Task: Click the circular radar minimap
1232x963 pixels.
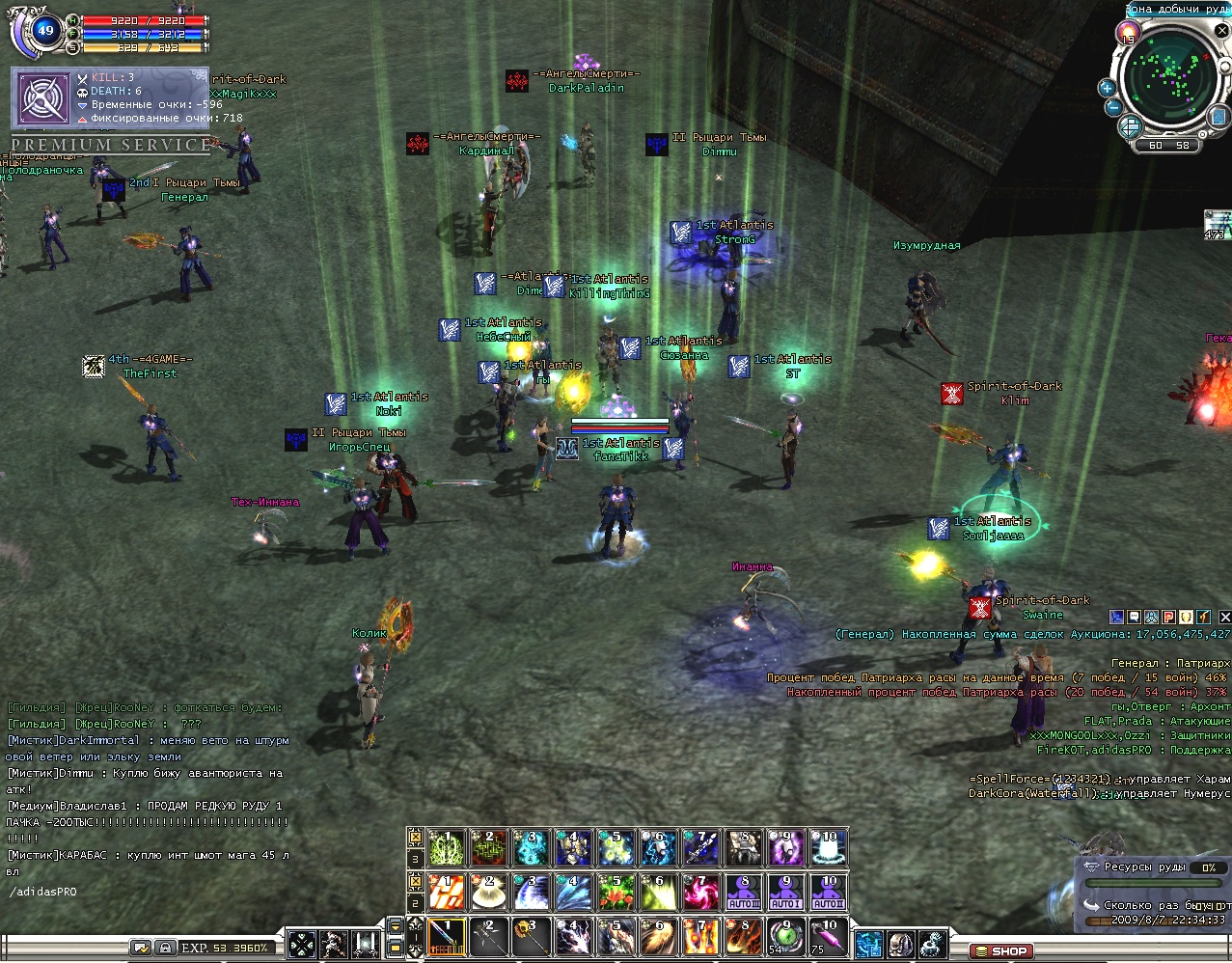Action: point(1171,81)
